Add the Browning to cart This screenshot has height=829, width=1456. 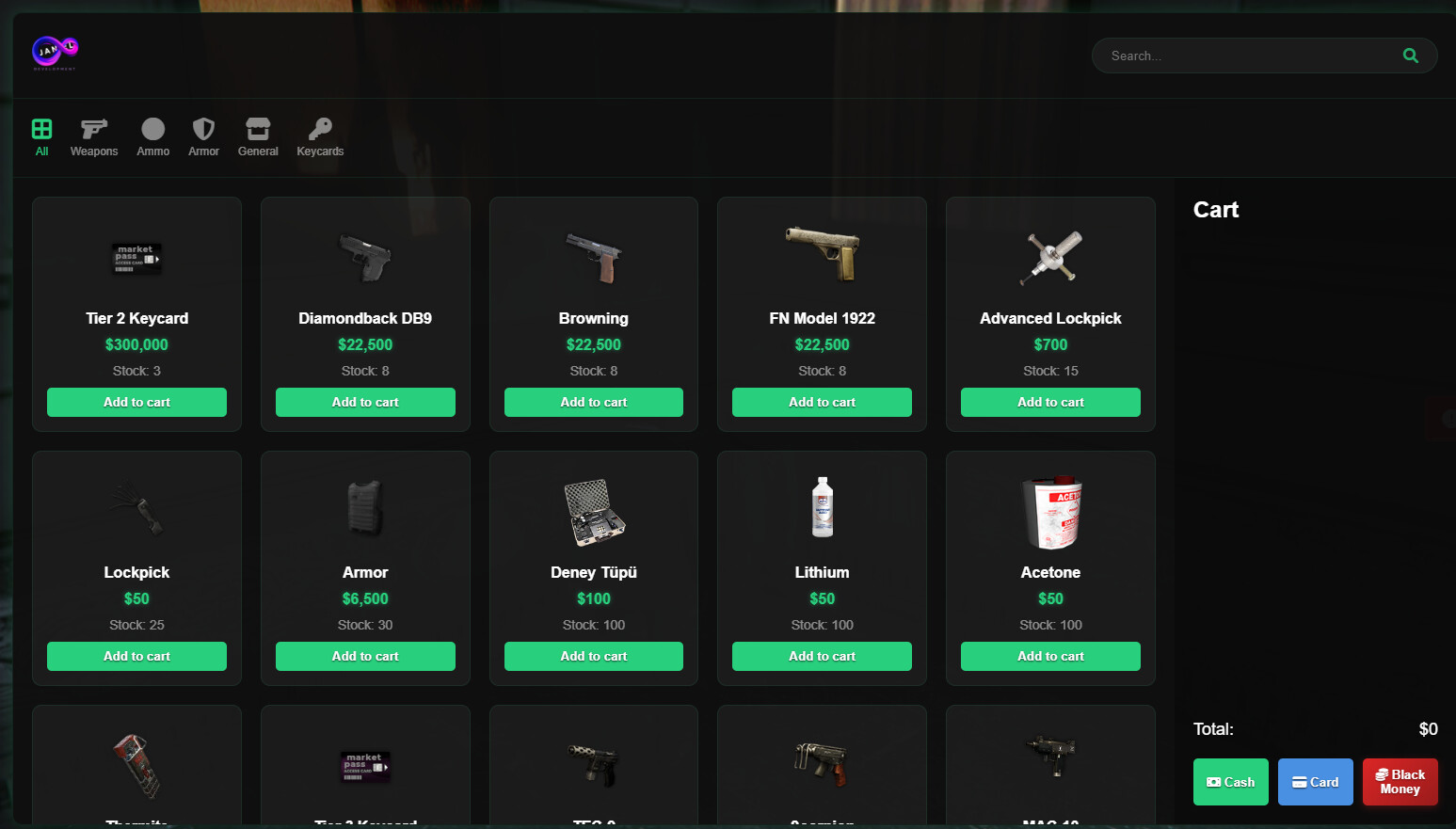[593, 402]
